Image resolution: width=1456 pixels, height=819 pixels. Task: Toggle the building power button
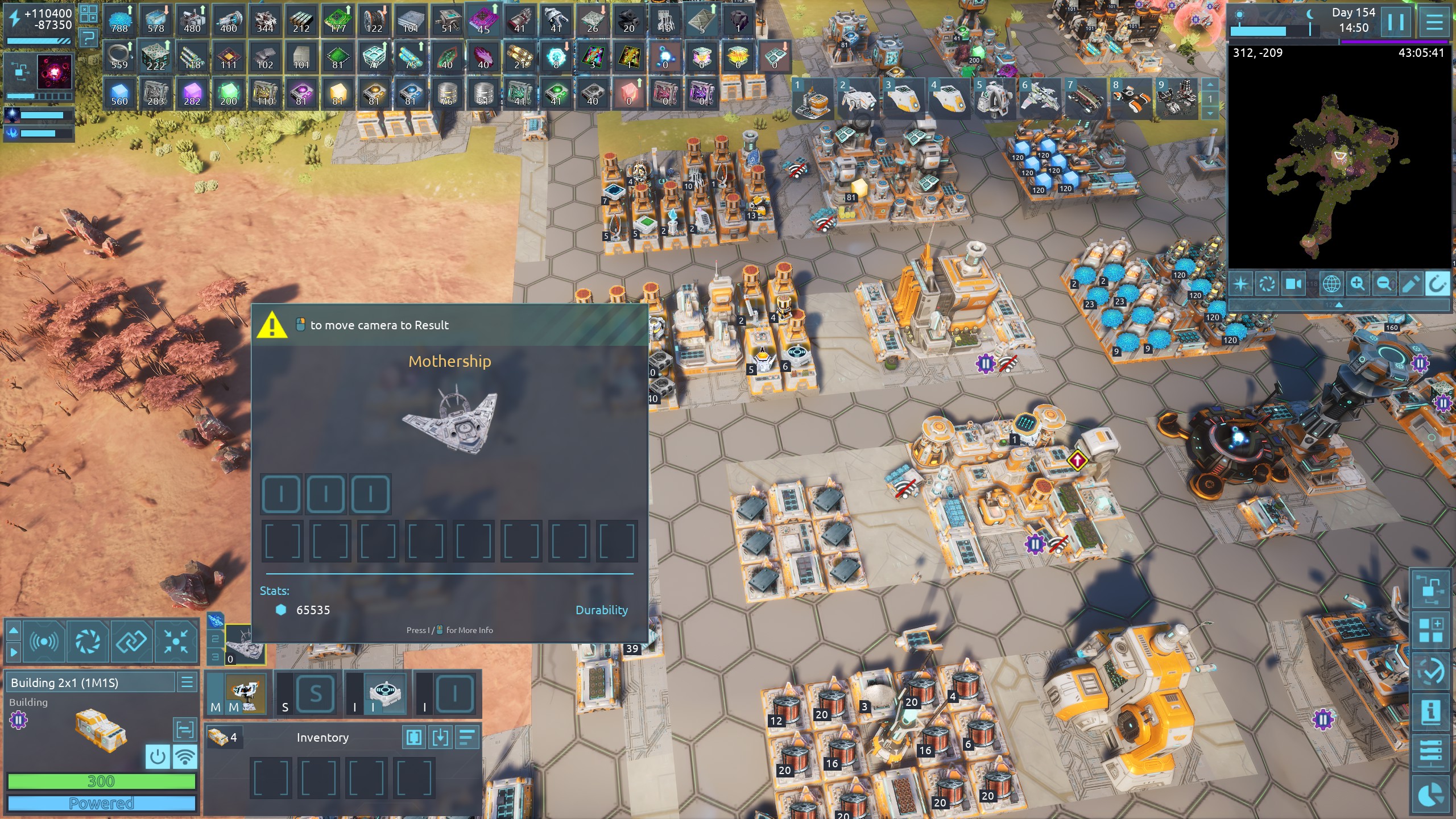[158, 756]
